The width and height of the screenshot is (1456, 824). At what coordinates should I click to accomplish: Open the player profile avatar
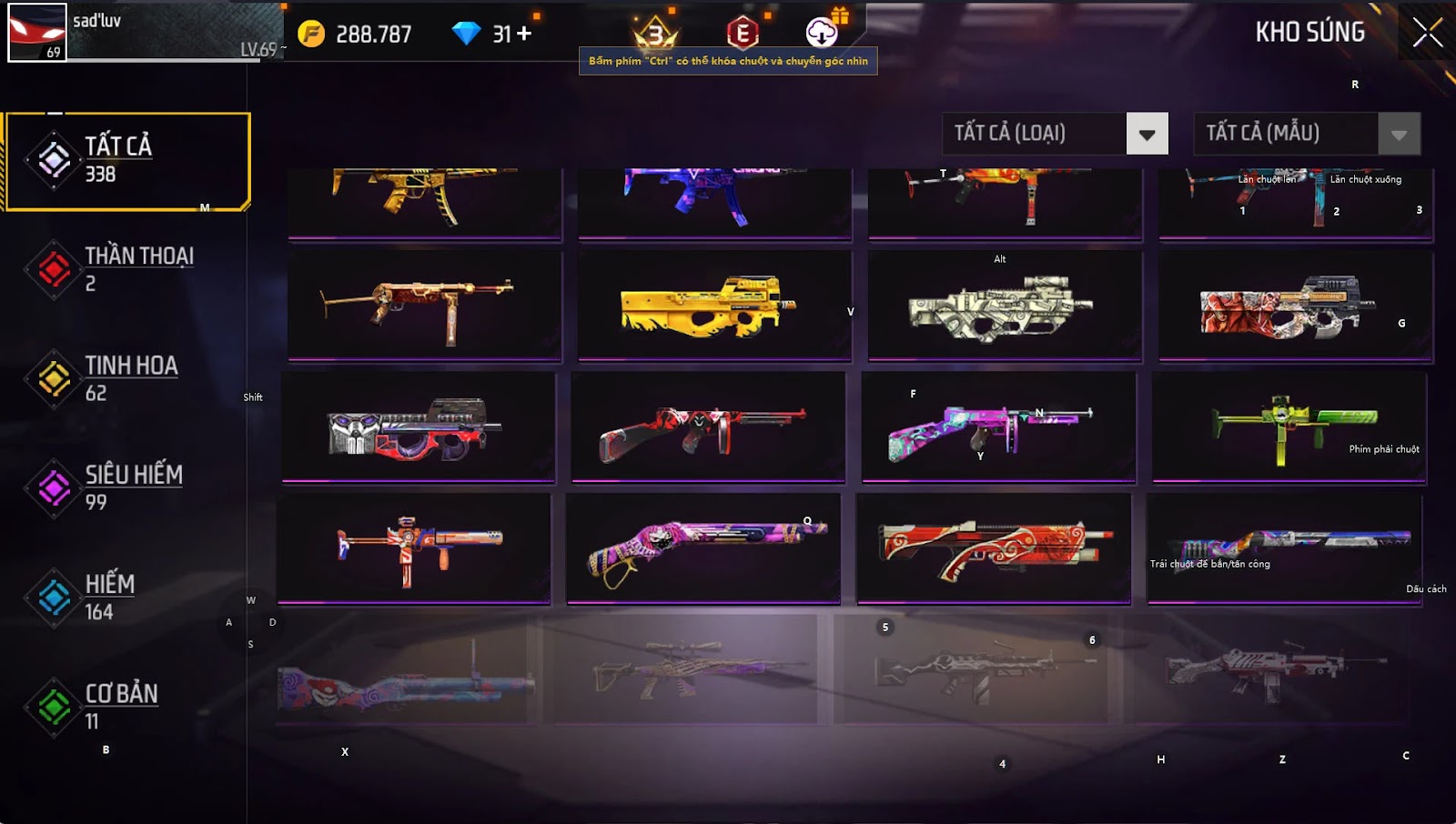[37, 33]
